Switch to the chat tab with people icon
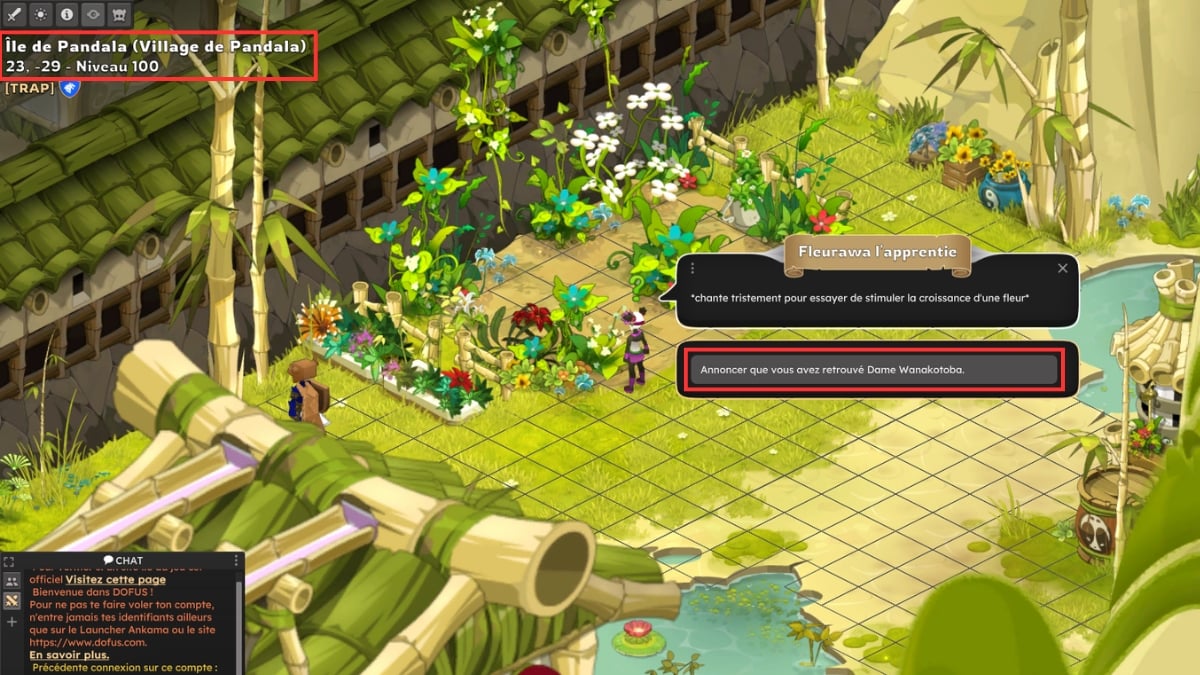 12,581
